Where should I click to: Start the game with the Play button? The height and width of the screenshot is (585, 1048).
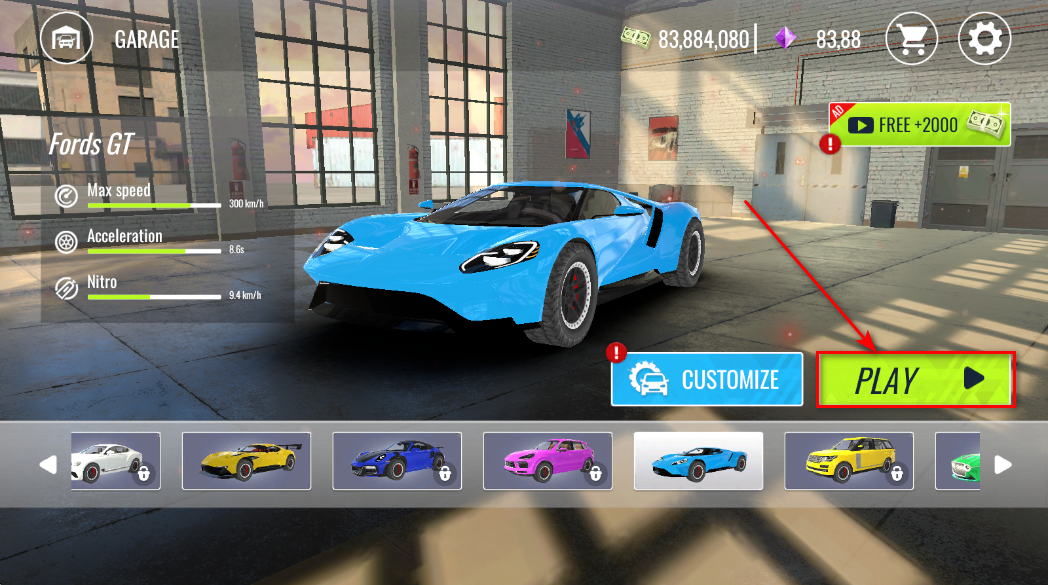coord(915,379)
